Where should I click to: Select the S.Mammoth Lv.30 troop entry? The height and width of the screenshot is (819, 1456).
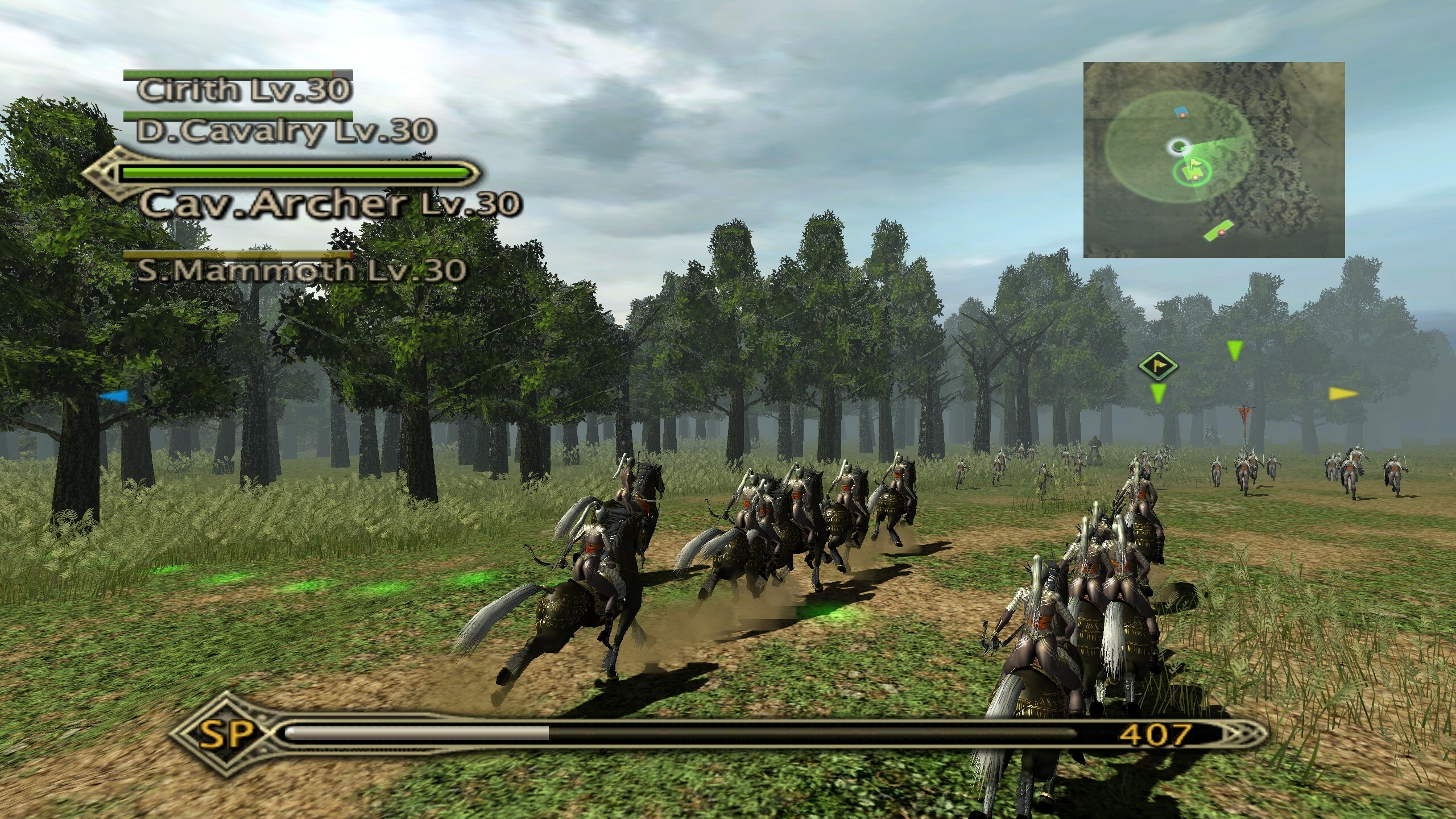click(x=301, y=270)
